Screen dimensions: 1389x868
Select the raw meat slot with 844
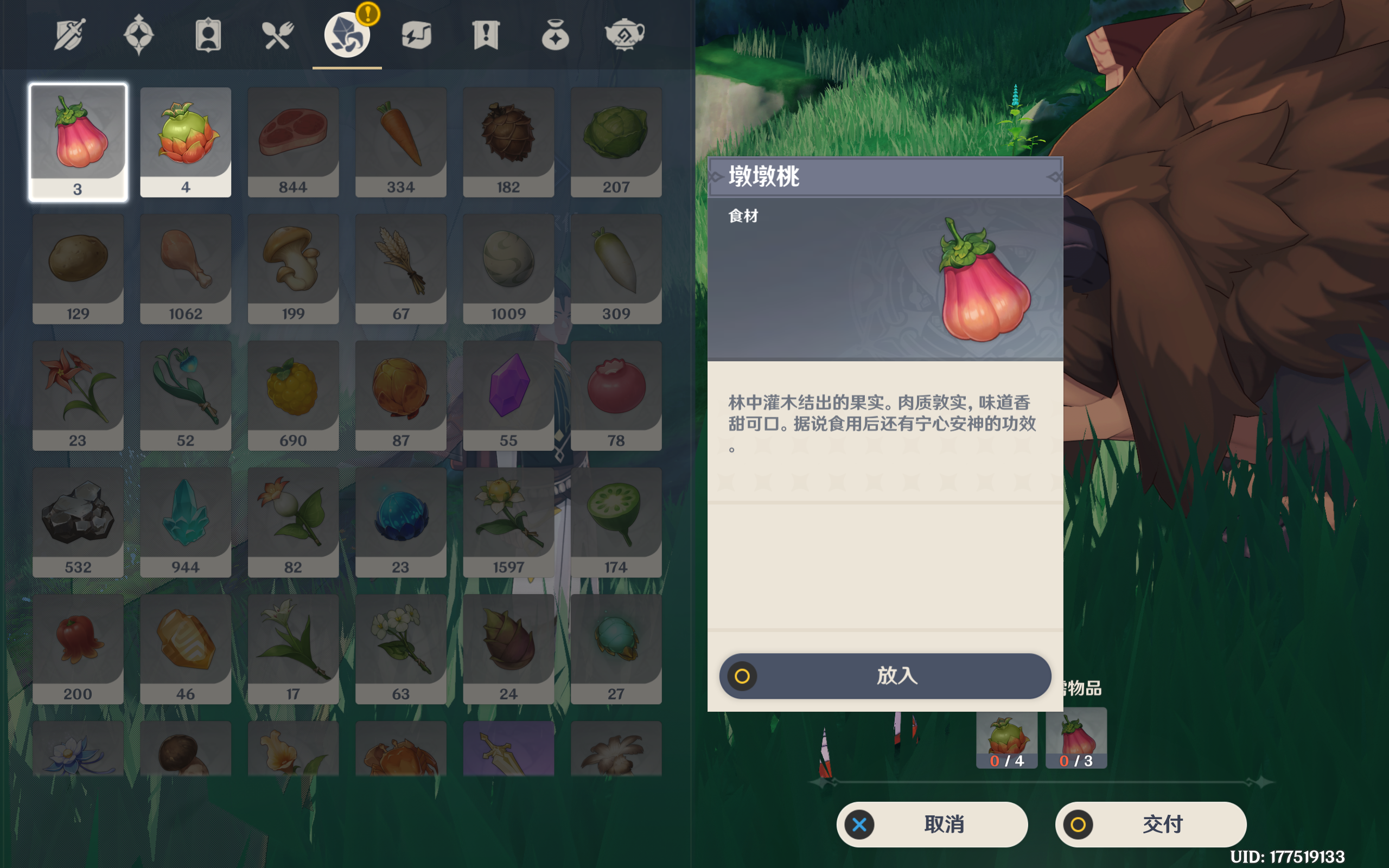point(293,142)
